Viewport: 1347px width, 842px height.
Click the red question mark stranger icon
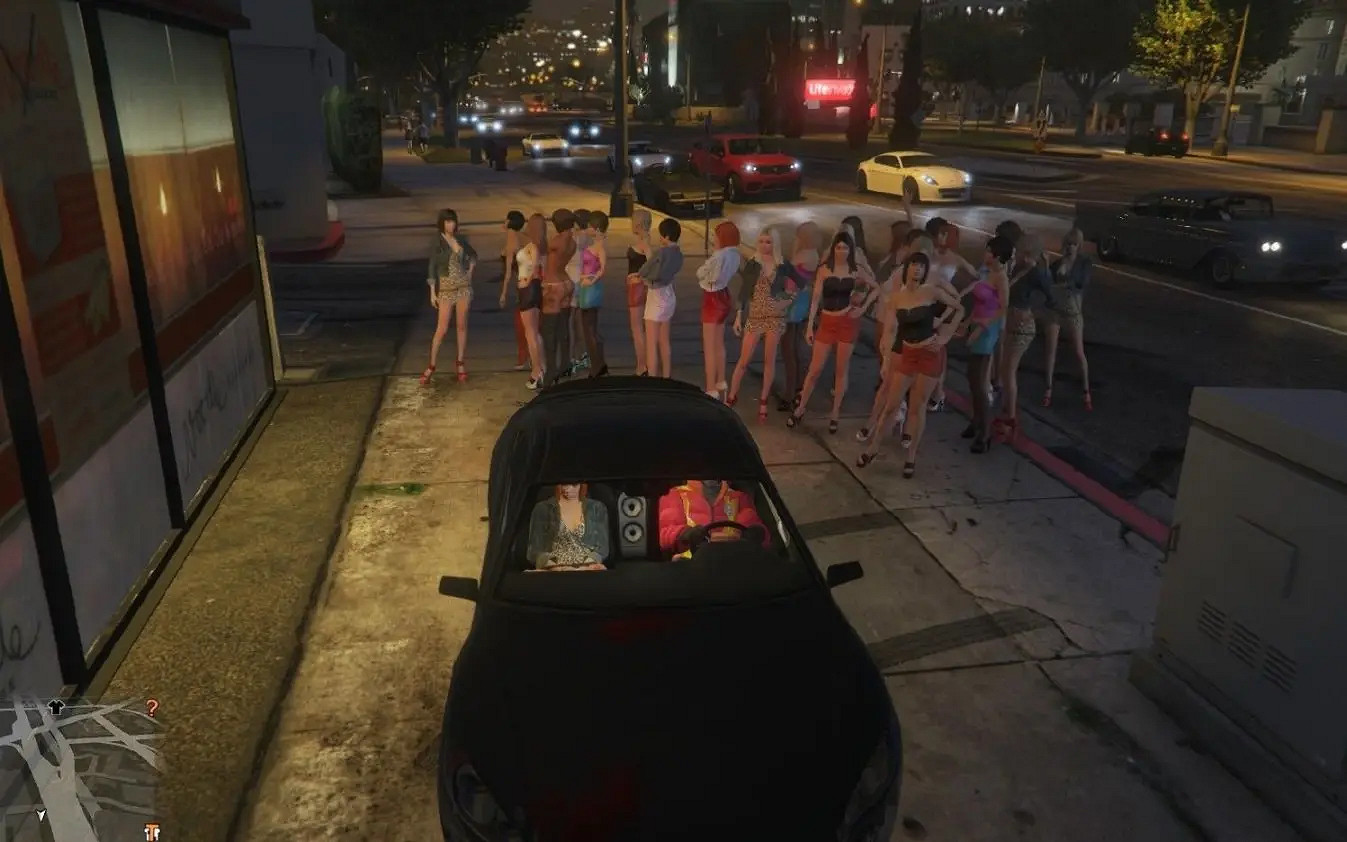pos(150,707)
